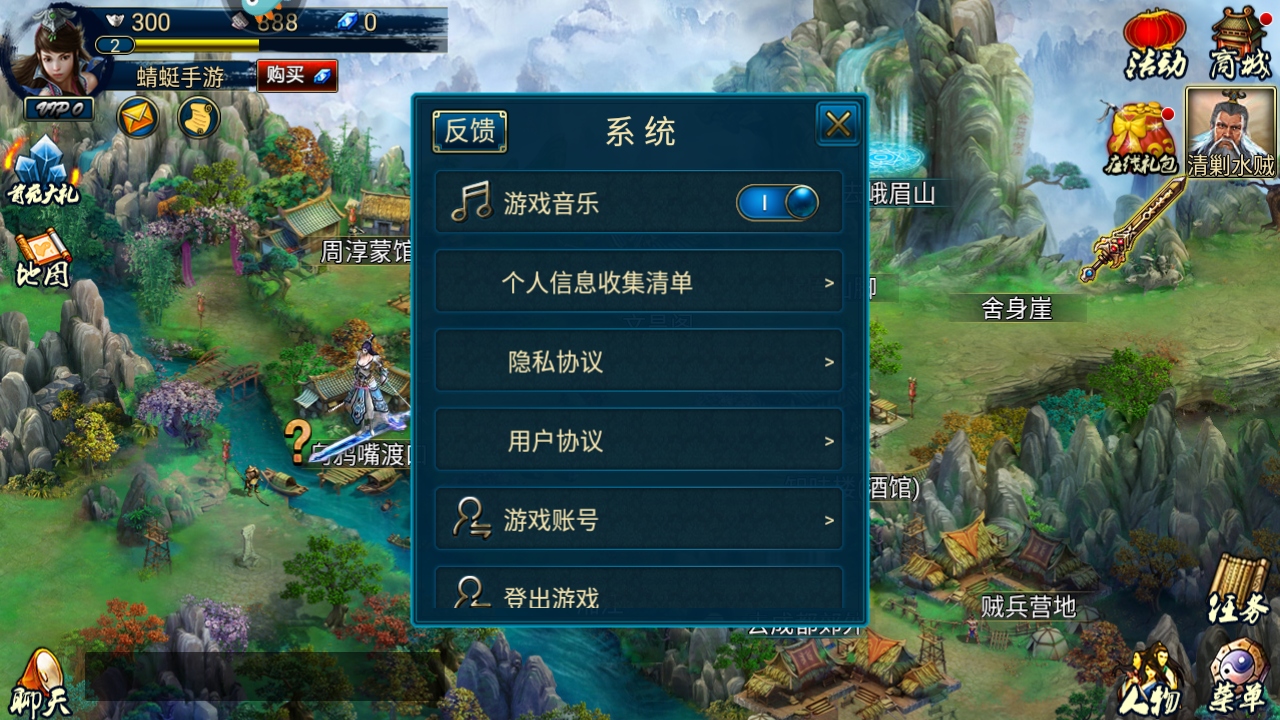This screenshot has height=720, width=1280.
Task: Open the 活动 events lantern icon
Action: pos(1155,44)
